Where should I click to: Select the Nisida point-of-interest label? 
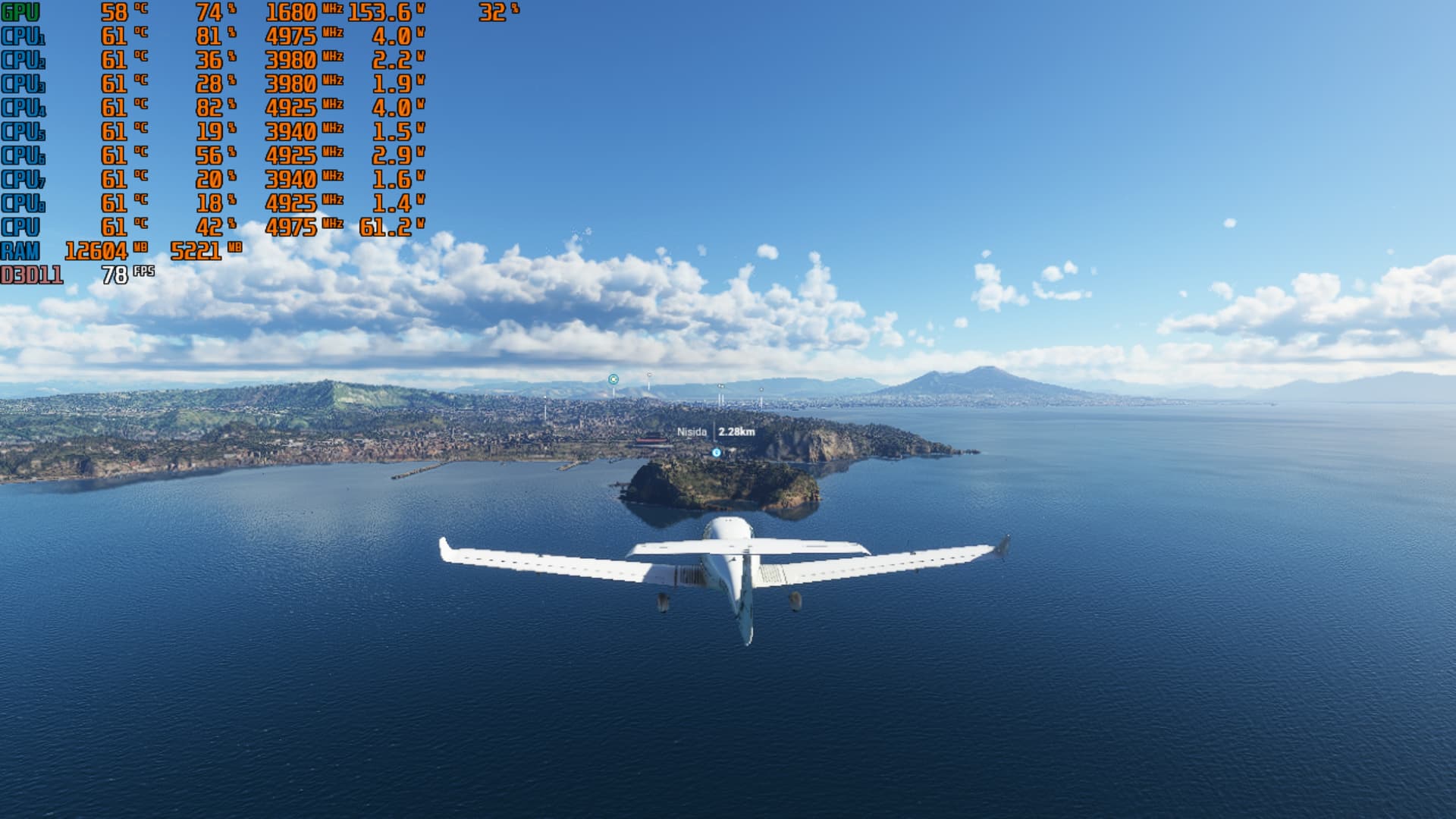(692, 431)
